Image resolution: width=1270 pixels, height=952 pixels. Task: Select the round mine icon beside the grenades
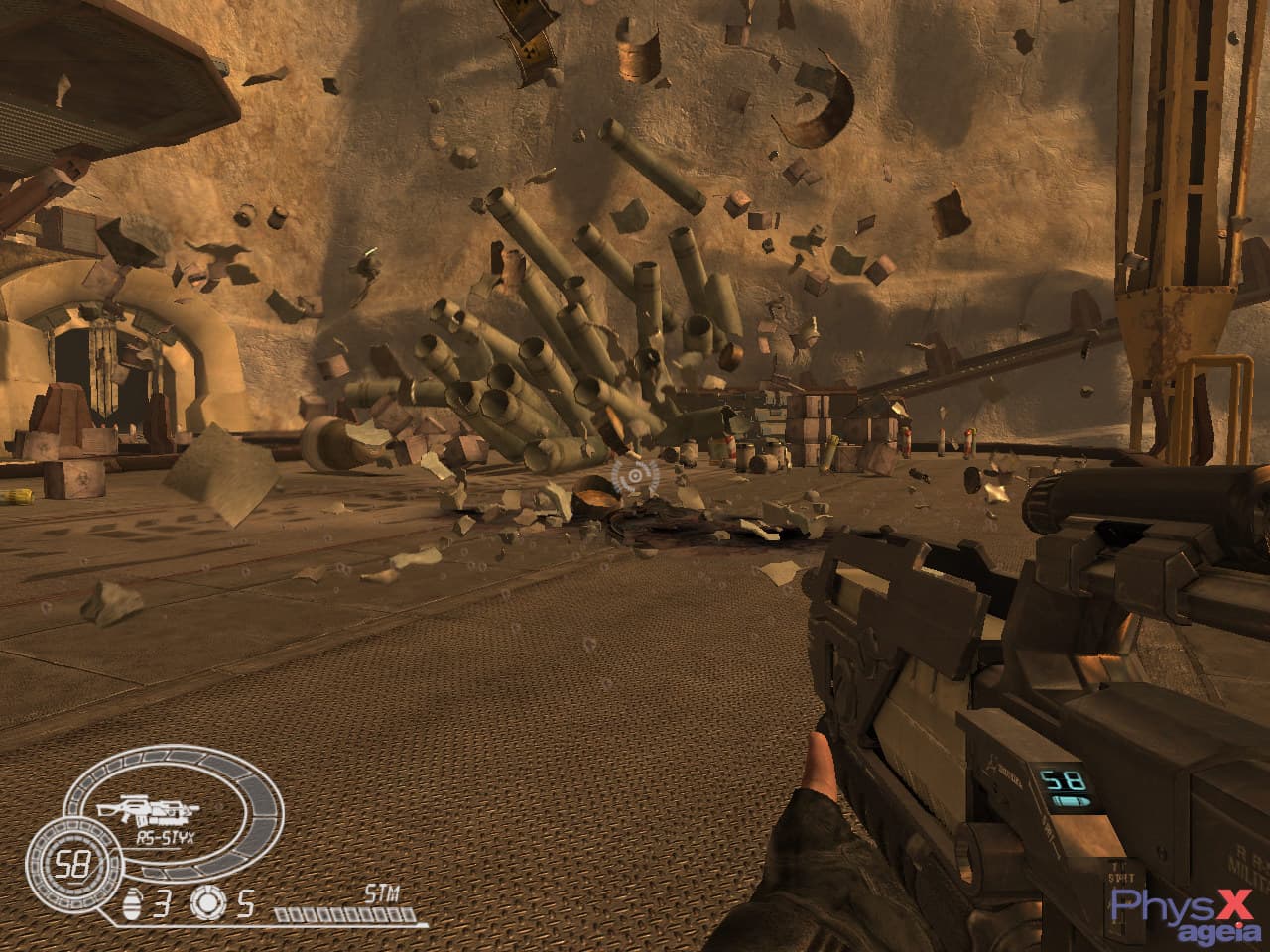tap(205, 902)
